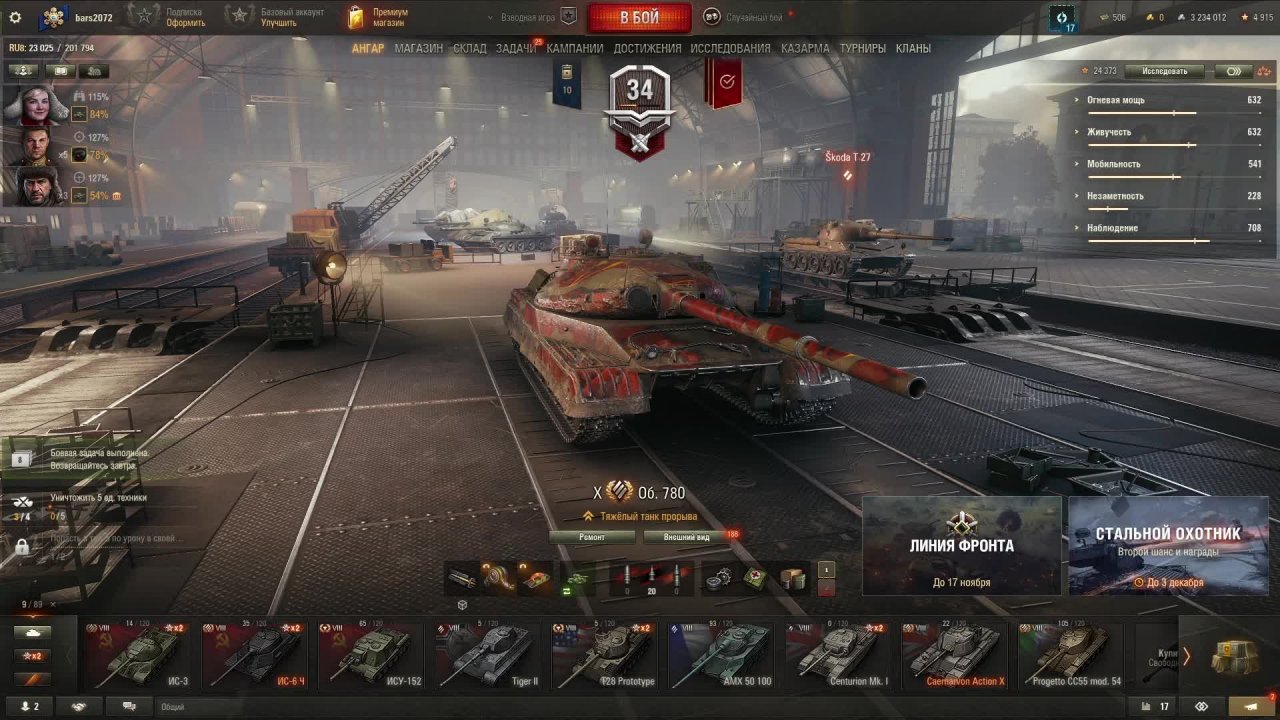
Task: Click the Ремонт button
Action: (x=592, y=537)
